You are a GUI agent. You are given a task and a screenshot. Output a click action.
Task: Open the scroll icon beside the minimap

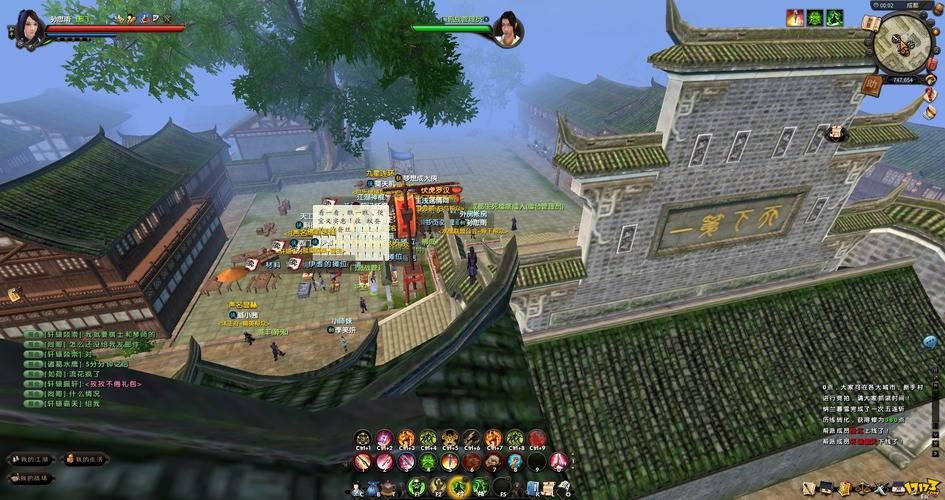871,24
